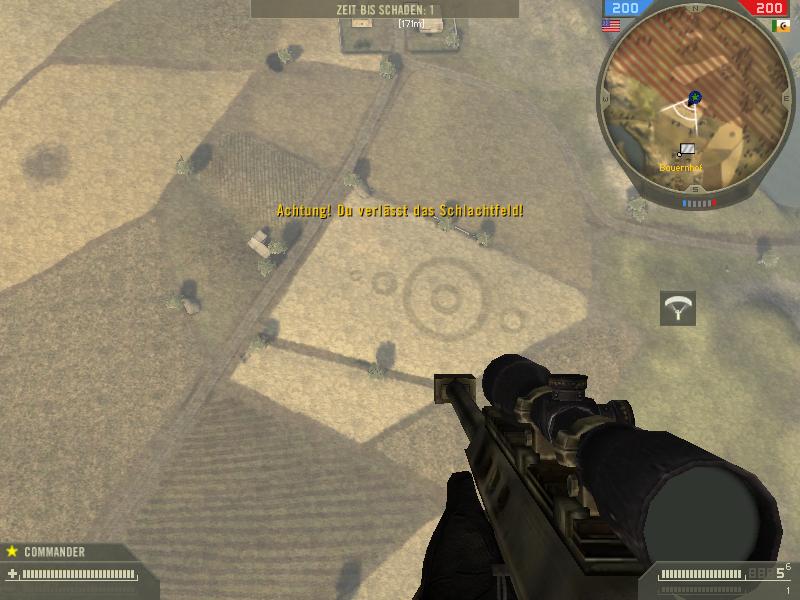Click the United States team flag
The image size is (800, 600).
[x=610, y=26]
